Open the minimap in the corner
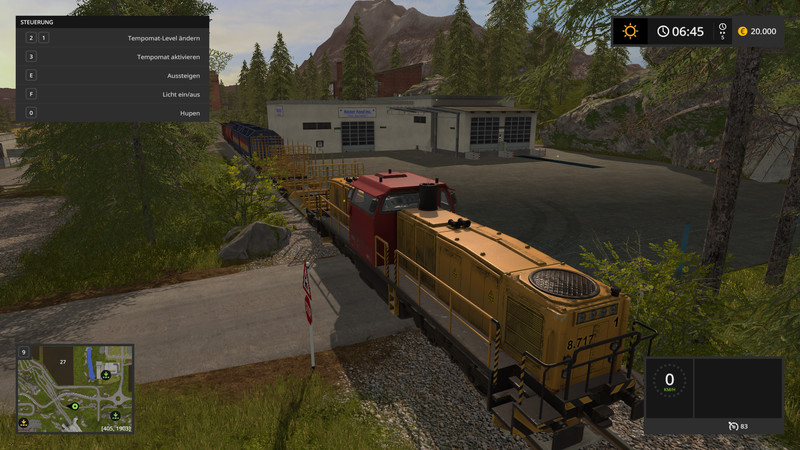The height and width of the screenshot is (450, 800). pyautogui.click(x=75, y=388)
